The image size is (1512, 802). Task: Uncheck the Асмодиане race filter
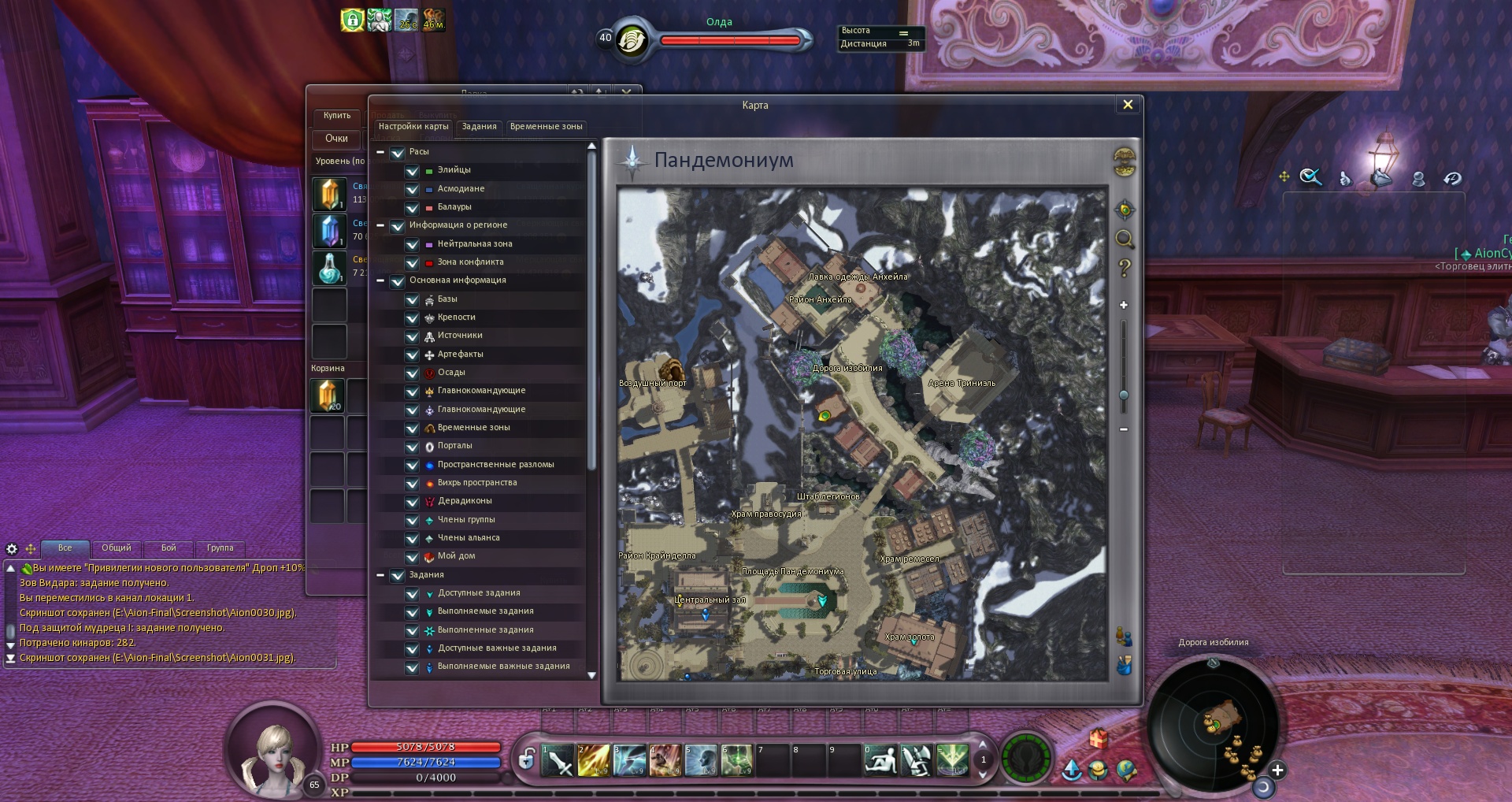tap(412, 189)
